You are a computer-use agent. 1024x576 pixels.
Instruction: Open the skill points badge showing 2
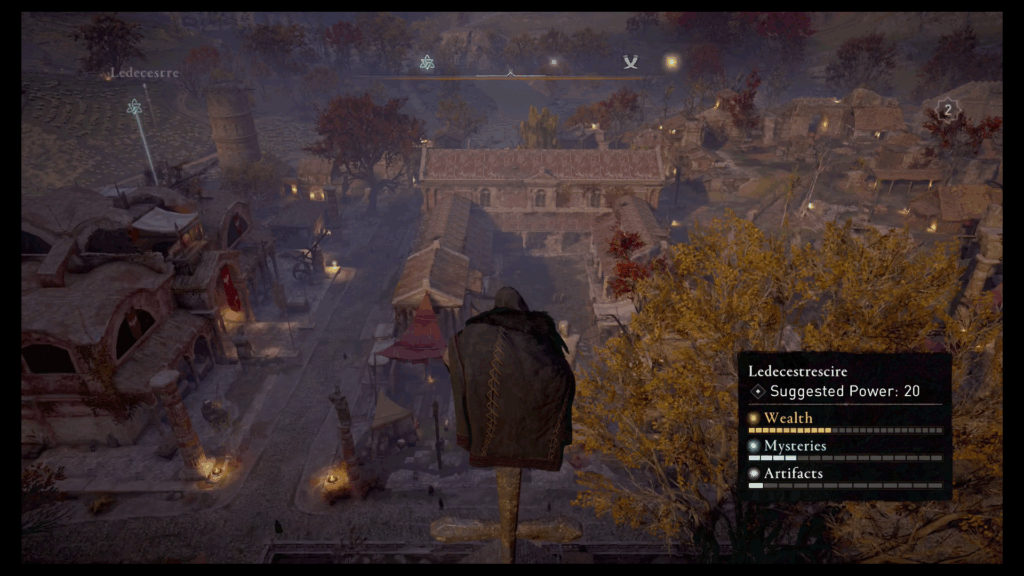(946, 108)
